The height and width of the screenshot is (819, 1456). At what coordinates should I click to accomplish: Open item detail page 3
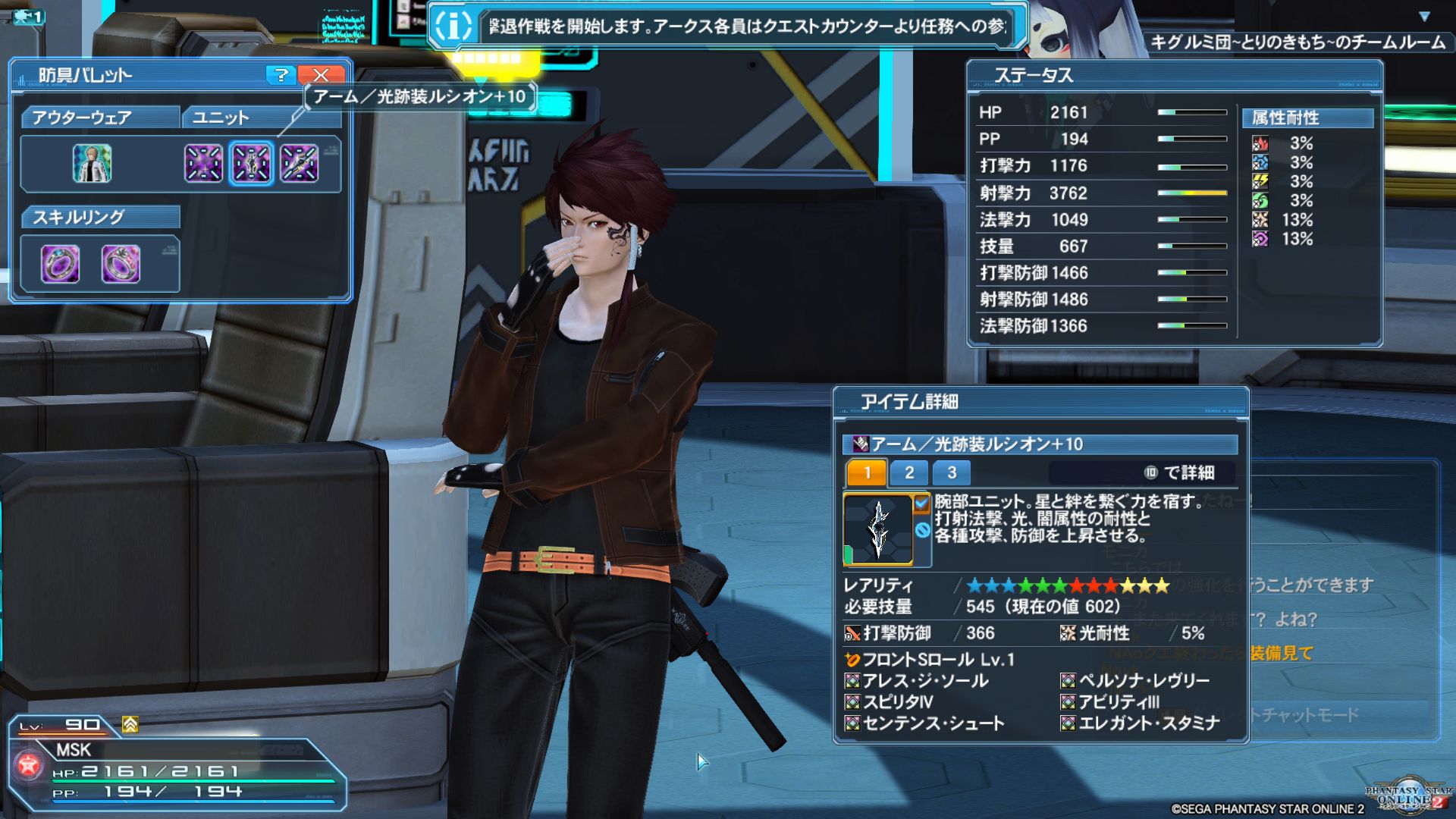952,473
